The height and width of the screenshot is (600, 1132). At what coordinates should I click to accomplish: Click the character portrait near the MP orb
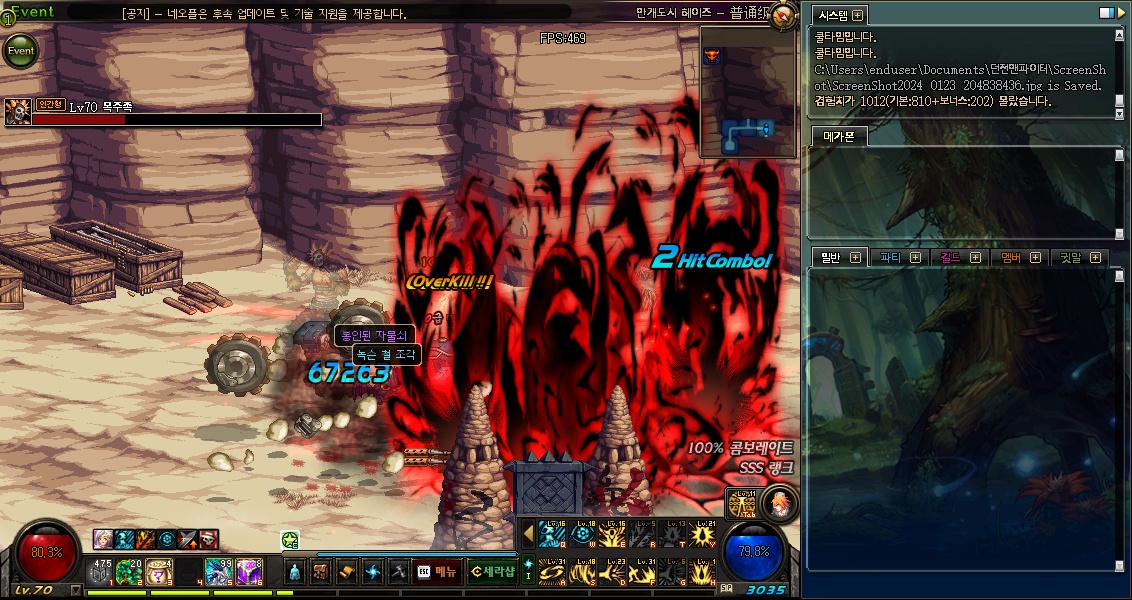tap(780, 504)
